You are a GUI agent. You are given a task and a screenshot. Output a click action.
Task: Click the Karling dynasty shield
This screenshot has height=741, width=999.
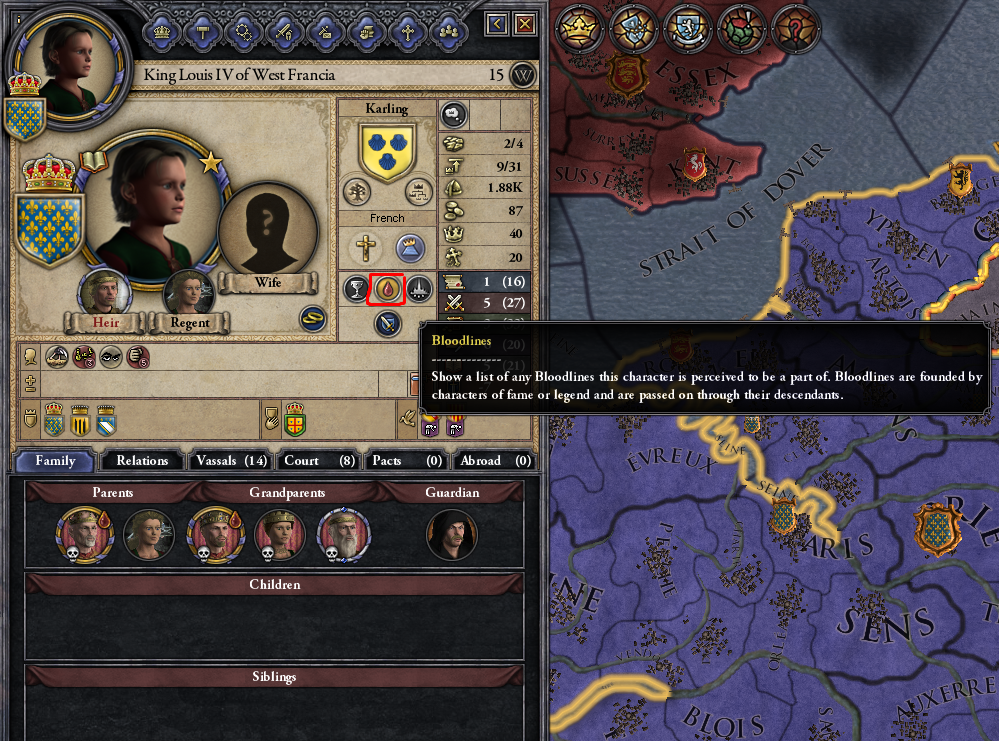(x=387, y=150)
